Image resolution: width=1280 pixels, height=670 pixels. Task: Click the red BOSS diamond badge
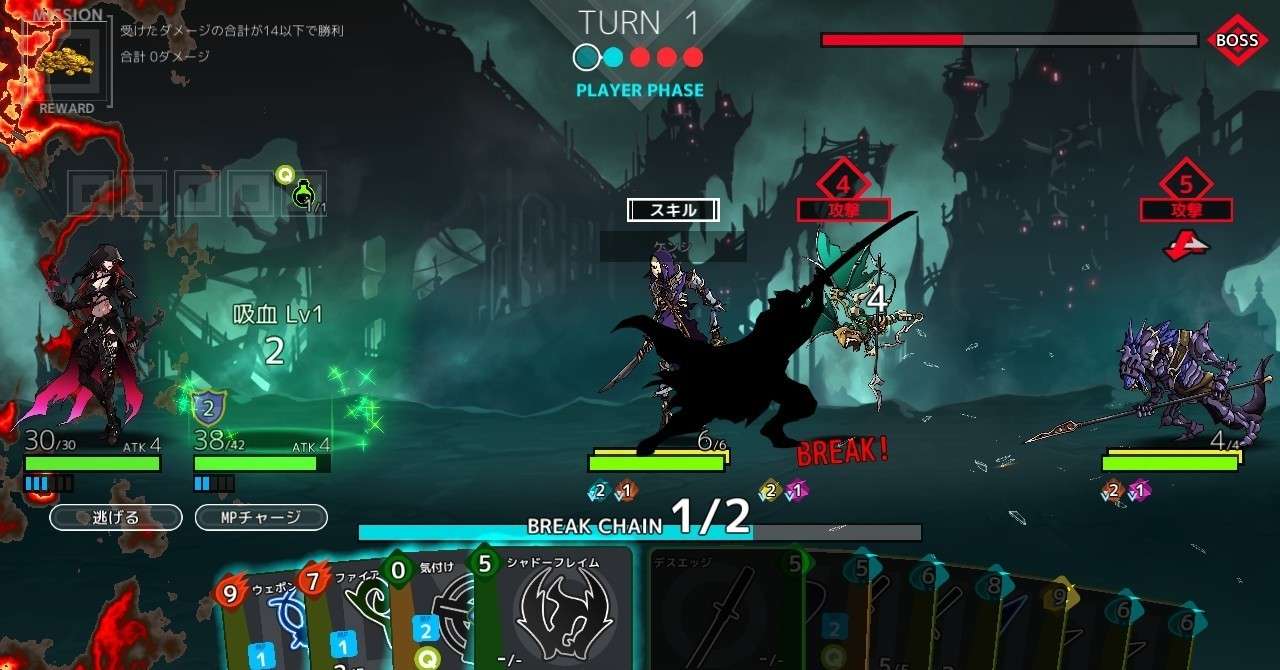pyautogui.click(x=1237, y=41)
